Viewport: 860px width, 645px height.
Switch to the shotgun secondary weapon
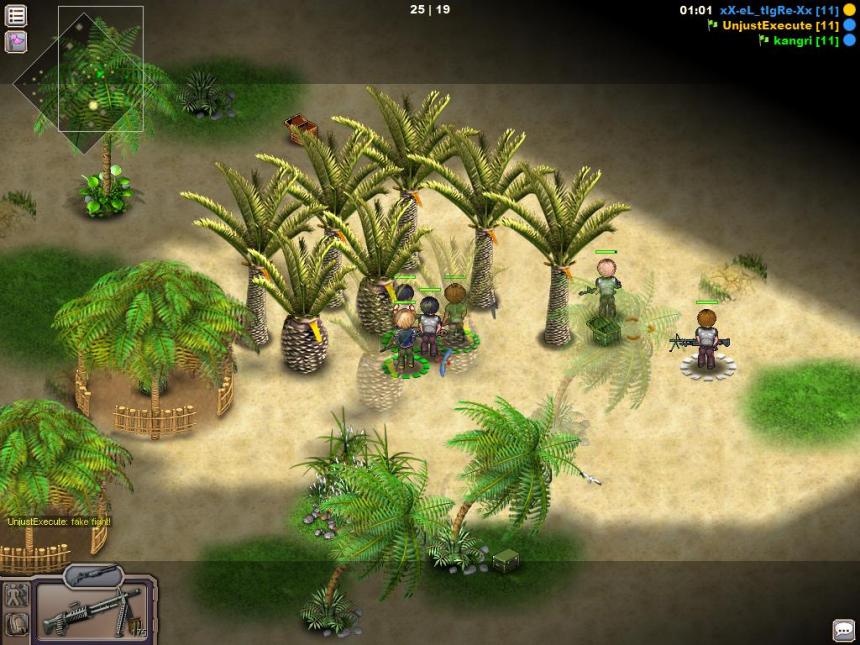point(93,576)
